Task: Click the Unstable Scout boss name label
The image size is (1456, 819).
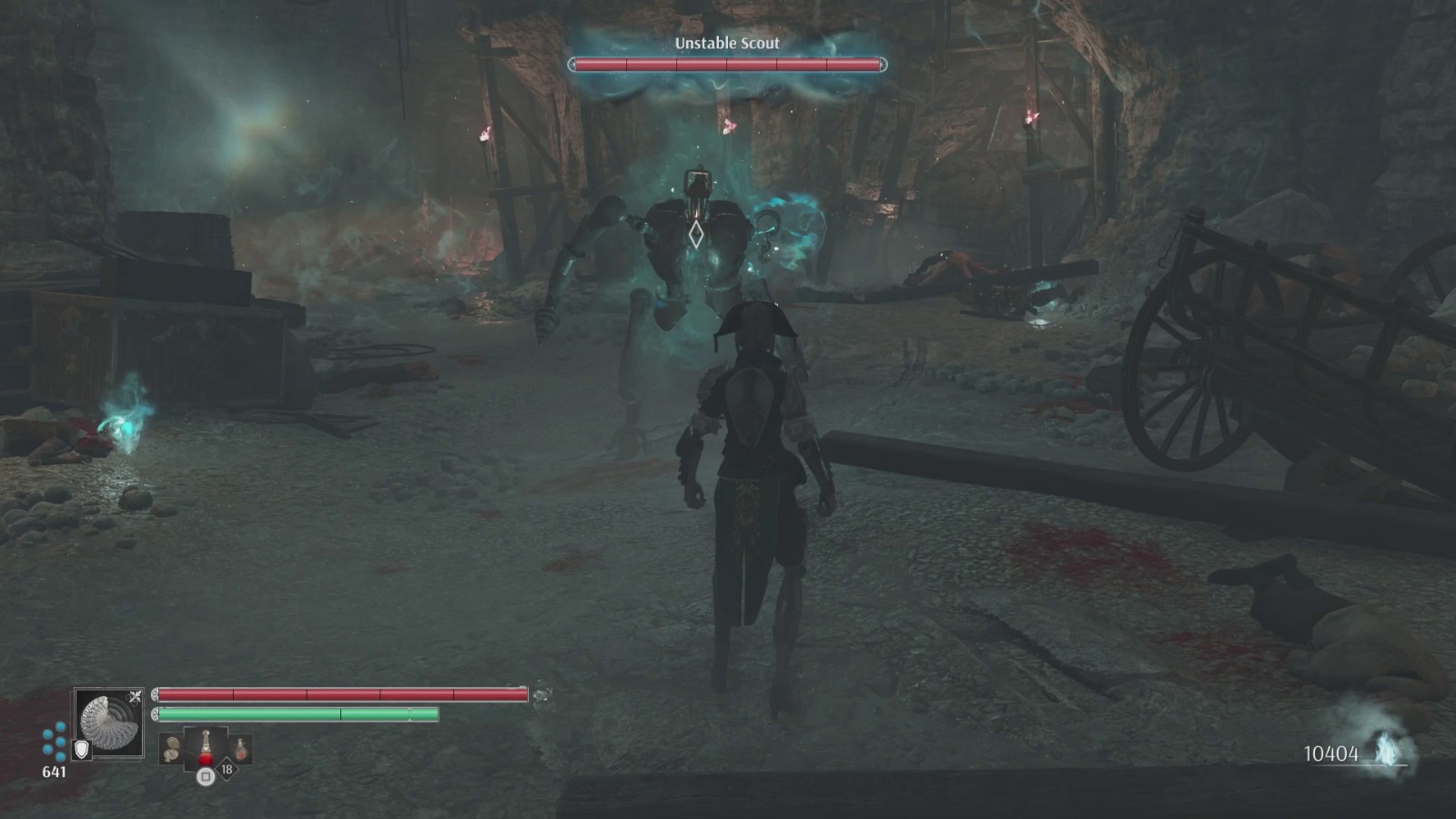Action: (728, 42)
